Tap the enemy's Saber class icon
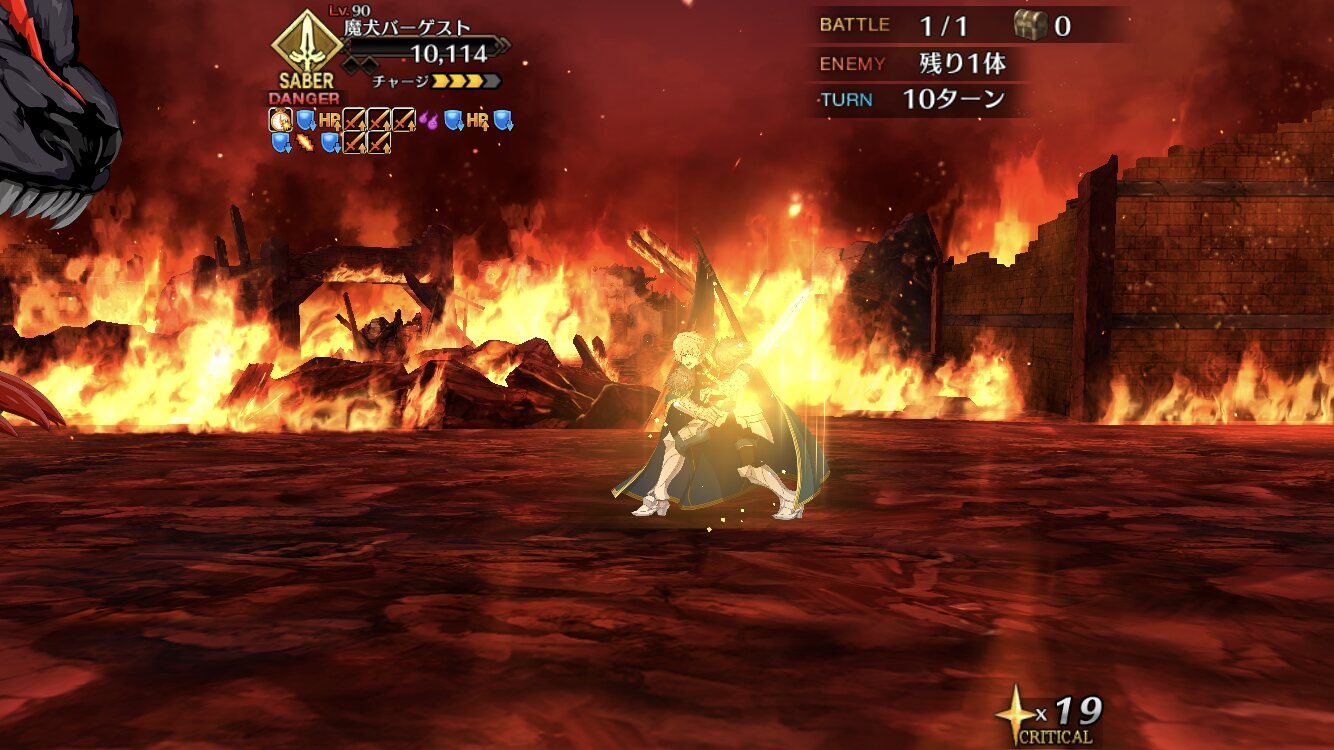 pyautogui.click(x=306, y=44)
